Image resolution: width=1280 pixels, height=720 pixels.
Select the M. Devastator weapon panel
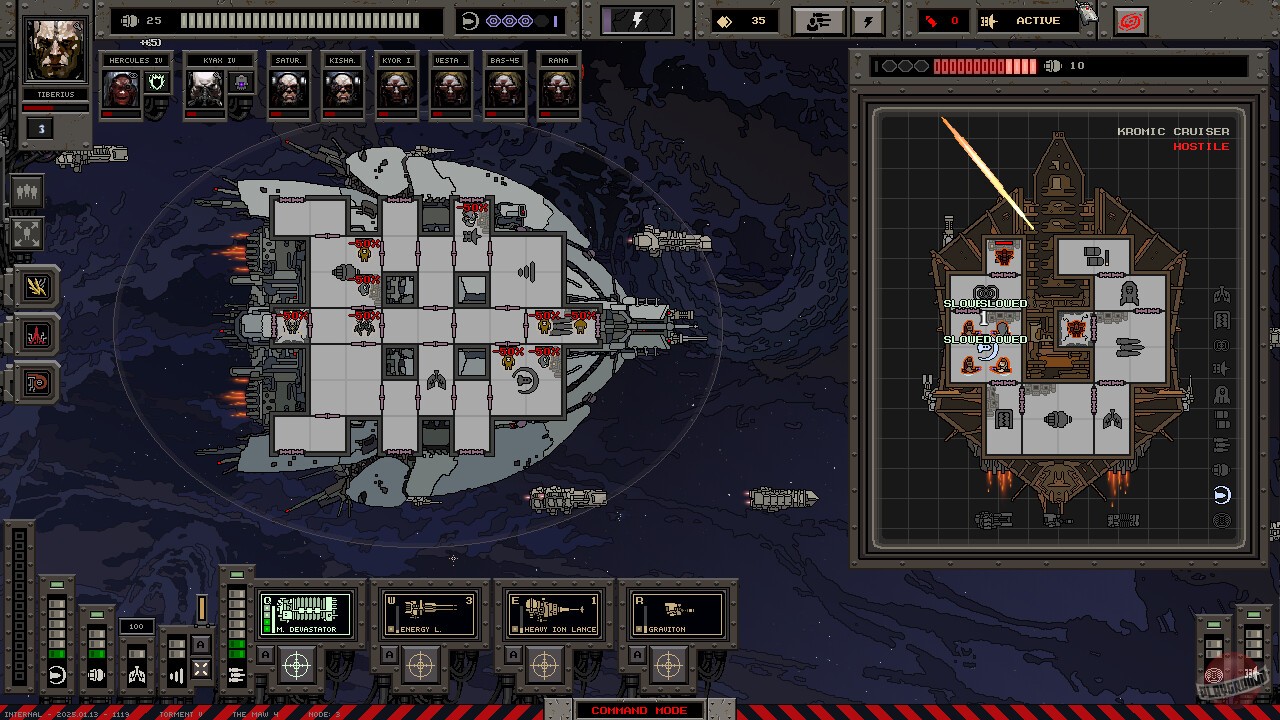tap(306, 614)
